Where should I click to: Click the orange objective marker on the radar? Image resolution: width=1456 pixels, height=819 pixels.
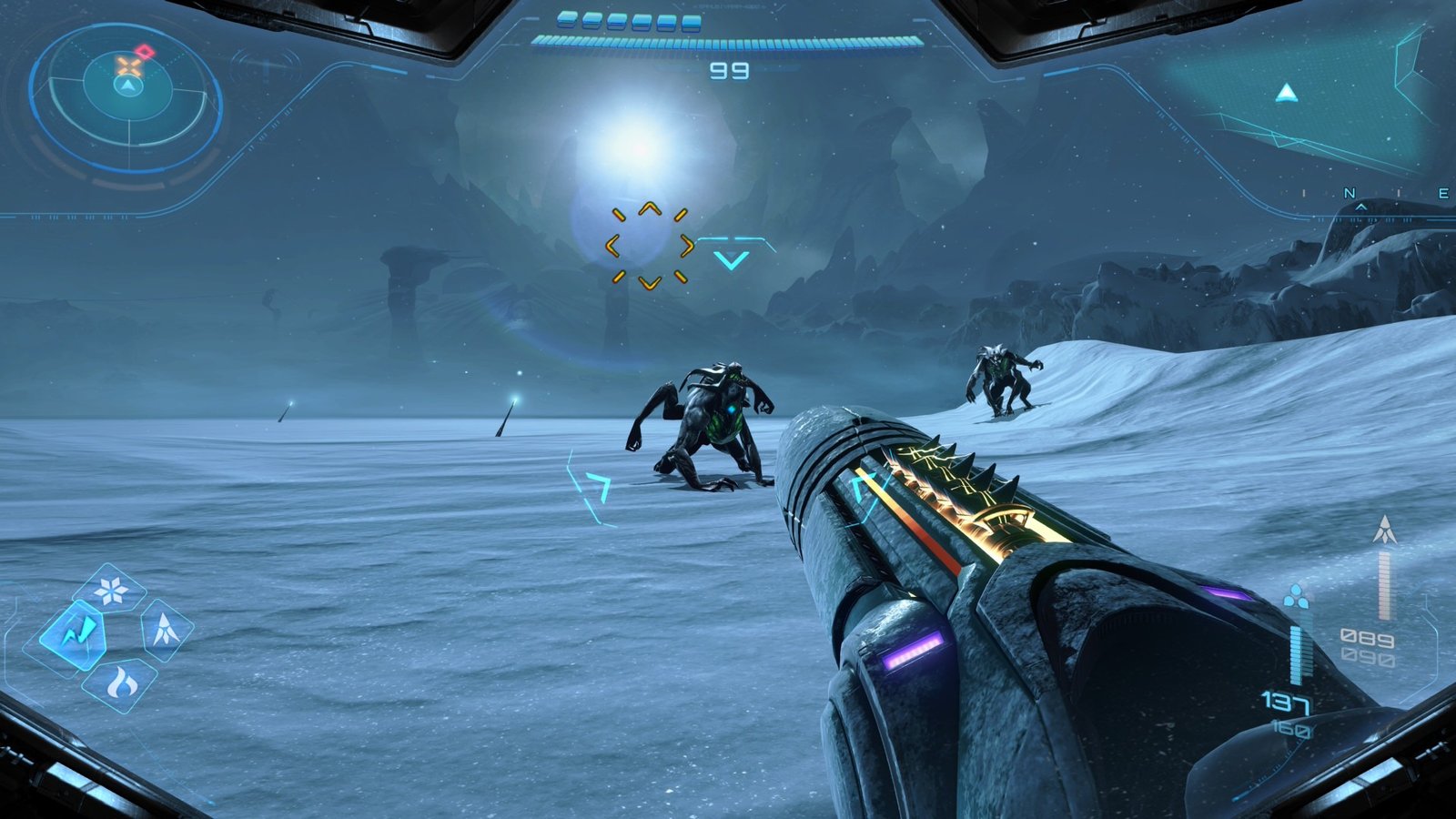pos(129,65)
